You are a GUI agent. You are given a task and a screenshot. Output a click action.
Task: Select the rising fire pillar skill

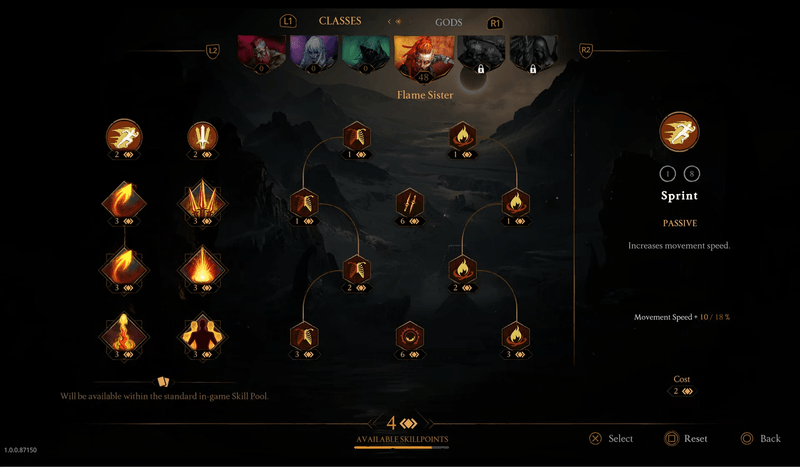pos(125,334)
